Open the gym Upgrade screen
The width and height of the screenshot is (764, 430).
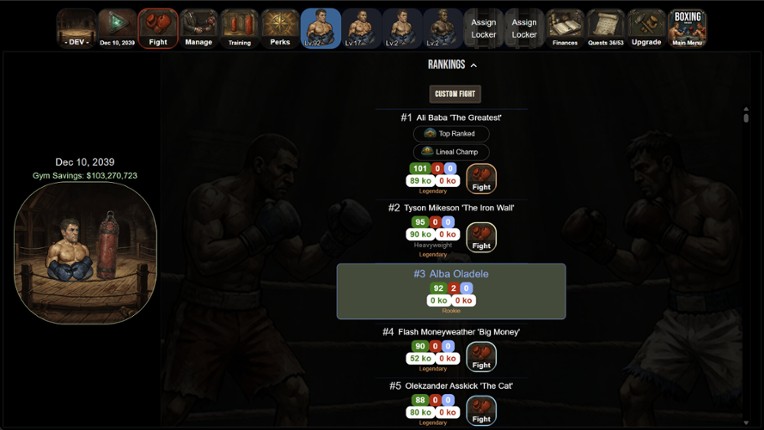647,28
